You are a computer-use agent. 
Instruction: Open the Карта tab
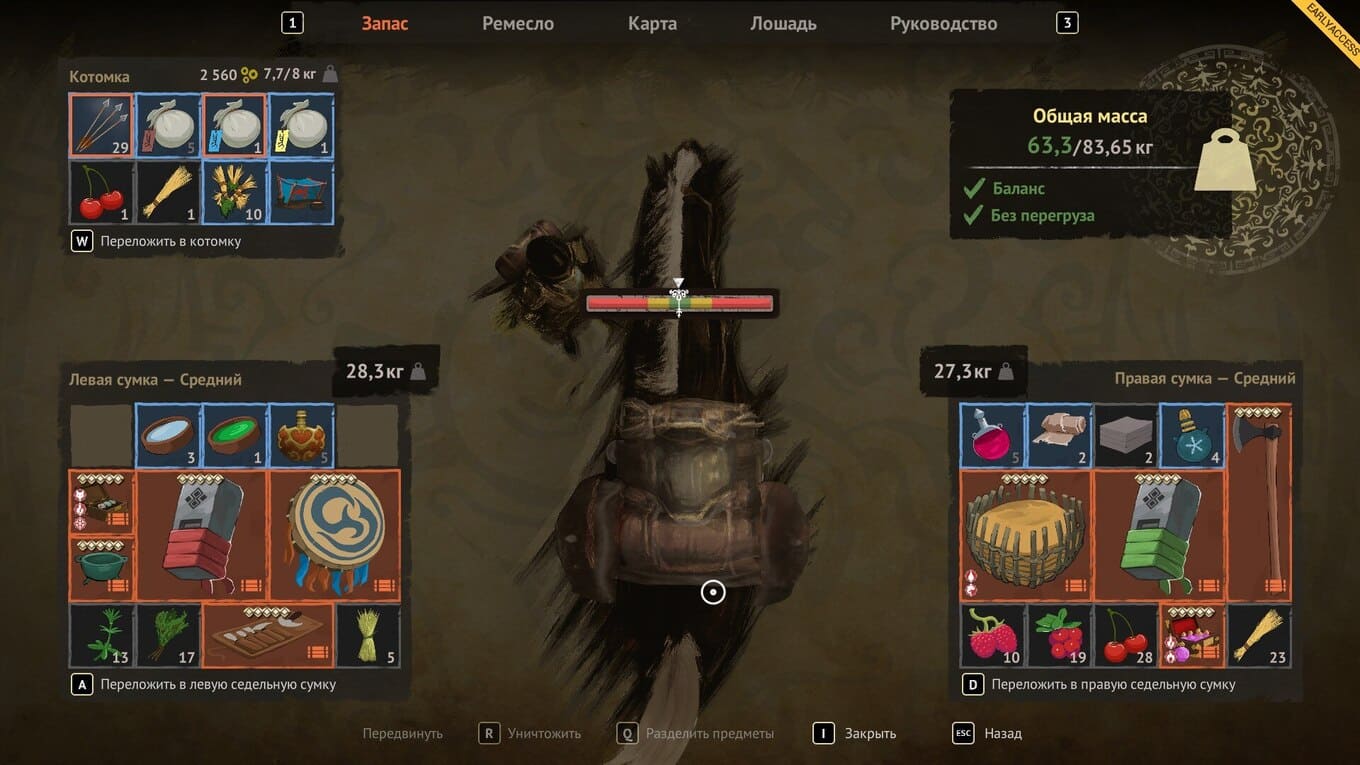pos(652,24)
